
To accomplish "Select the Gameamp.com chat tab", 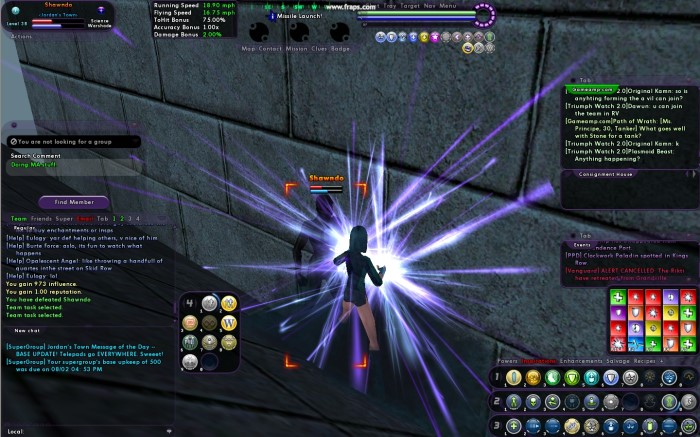I will point(592,89).
